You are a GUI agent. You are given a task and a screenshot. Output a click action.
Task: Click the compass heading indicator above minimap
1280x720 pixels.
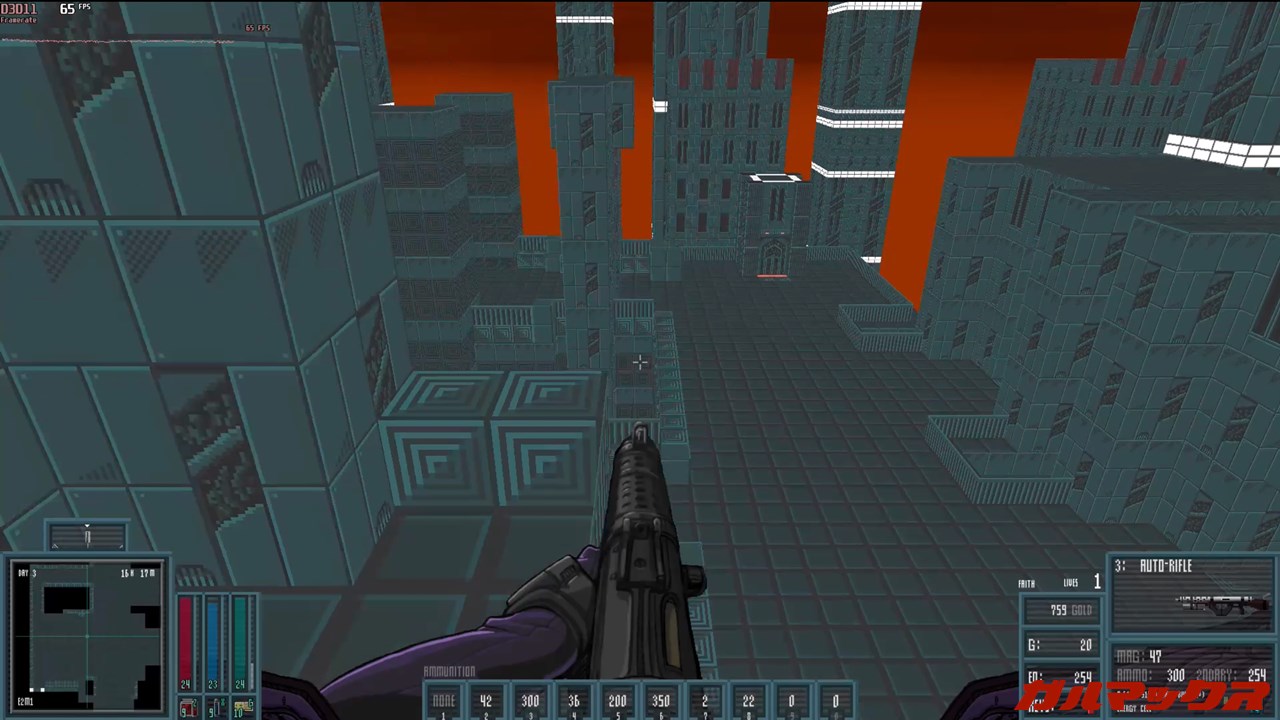87,537
